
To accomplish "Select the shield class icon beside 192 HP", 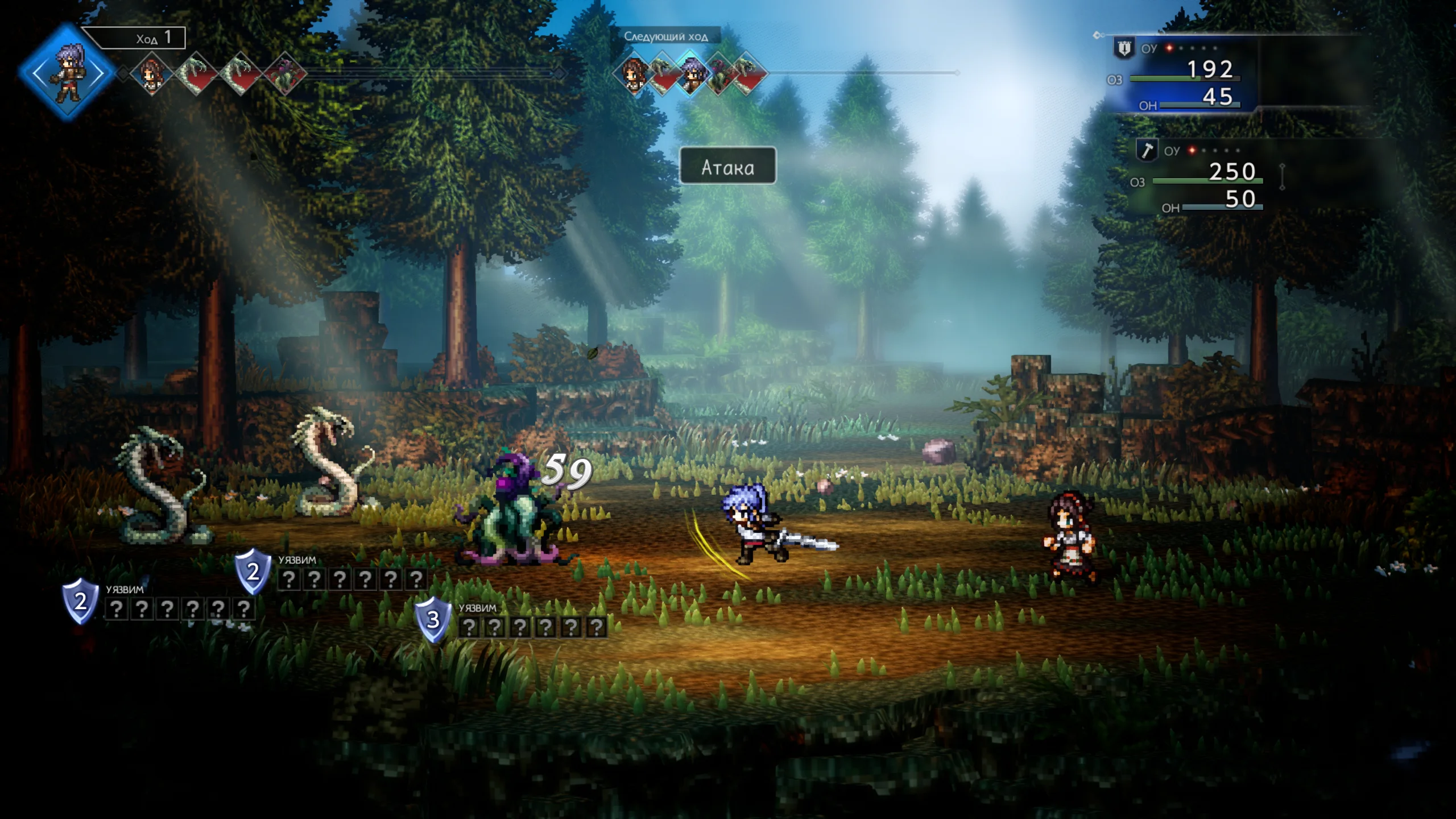I will (x=1124, y=48).
